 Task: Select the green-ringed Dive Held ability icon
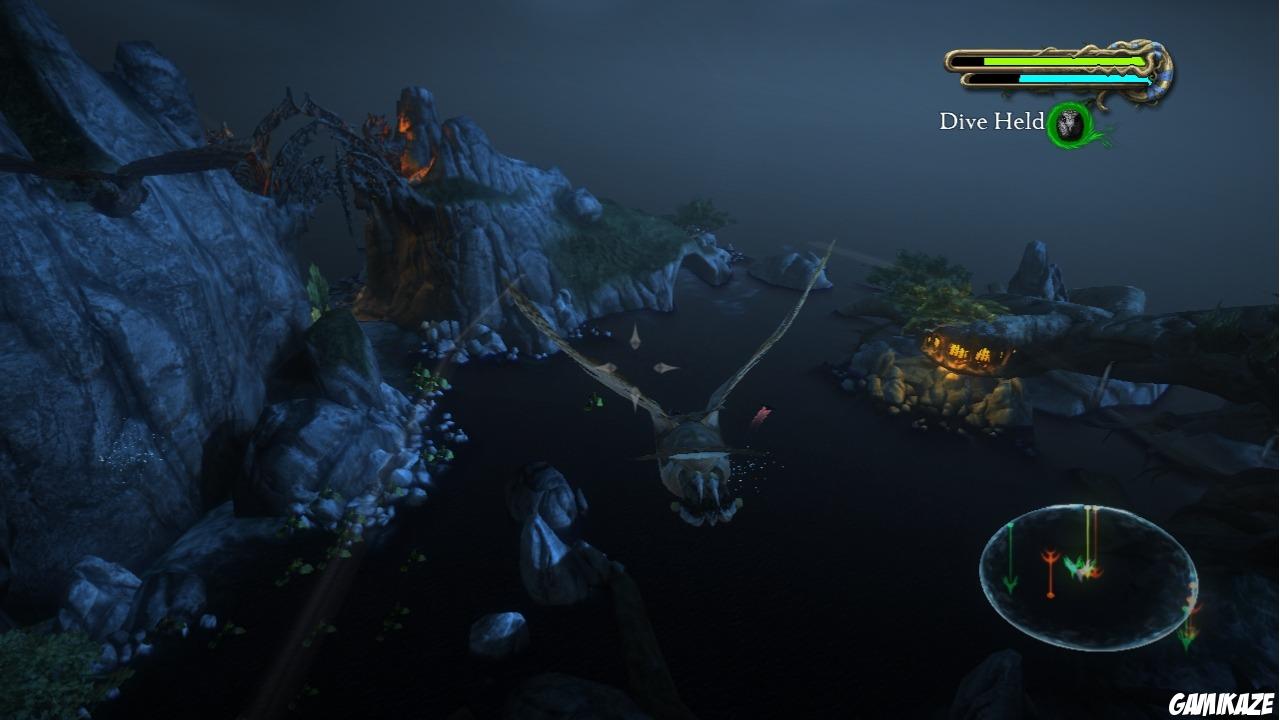click(x=1070, y=124)
